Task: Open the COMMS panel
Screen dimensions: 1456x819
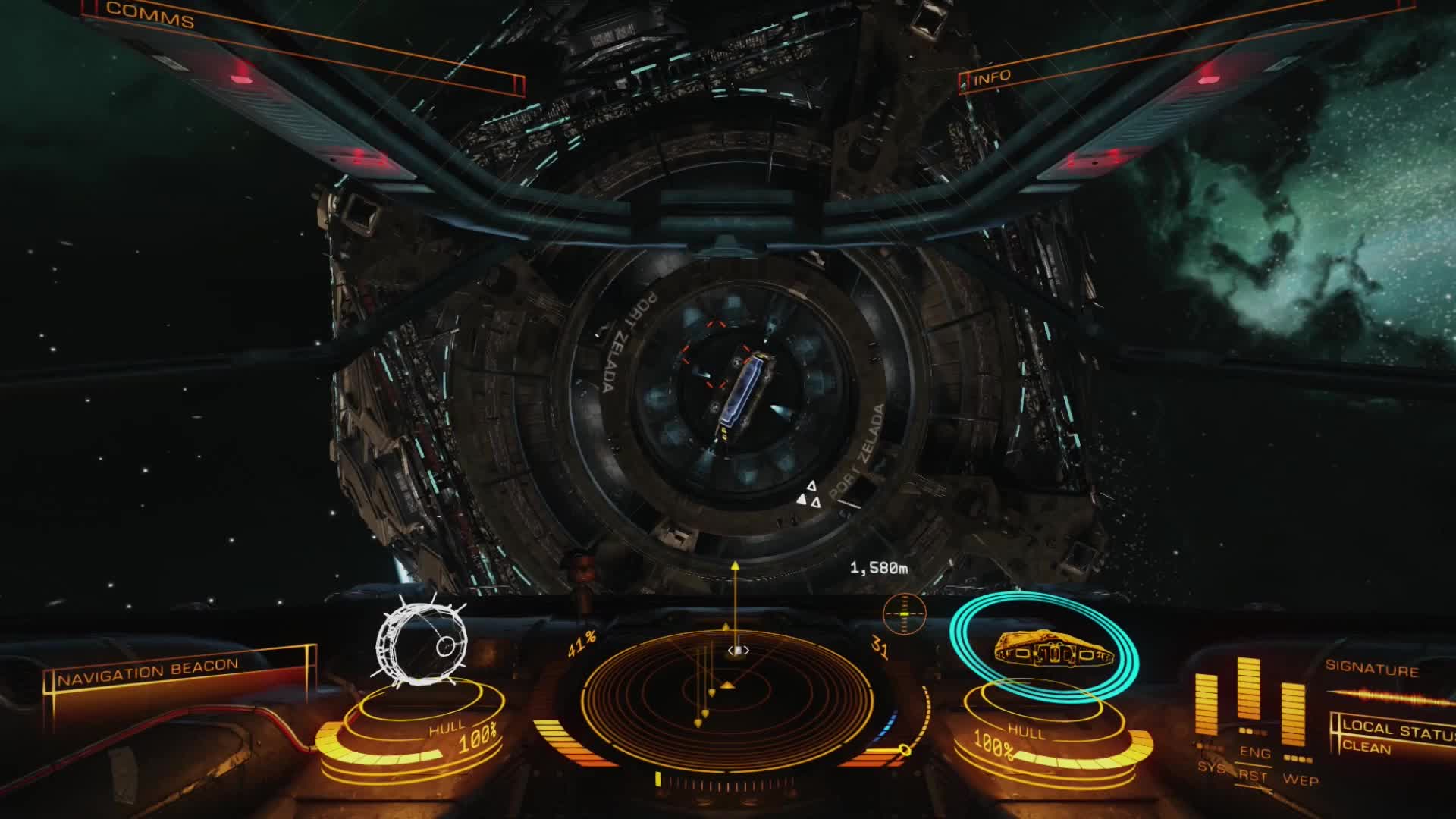Action: coord(150,16)
